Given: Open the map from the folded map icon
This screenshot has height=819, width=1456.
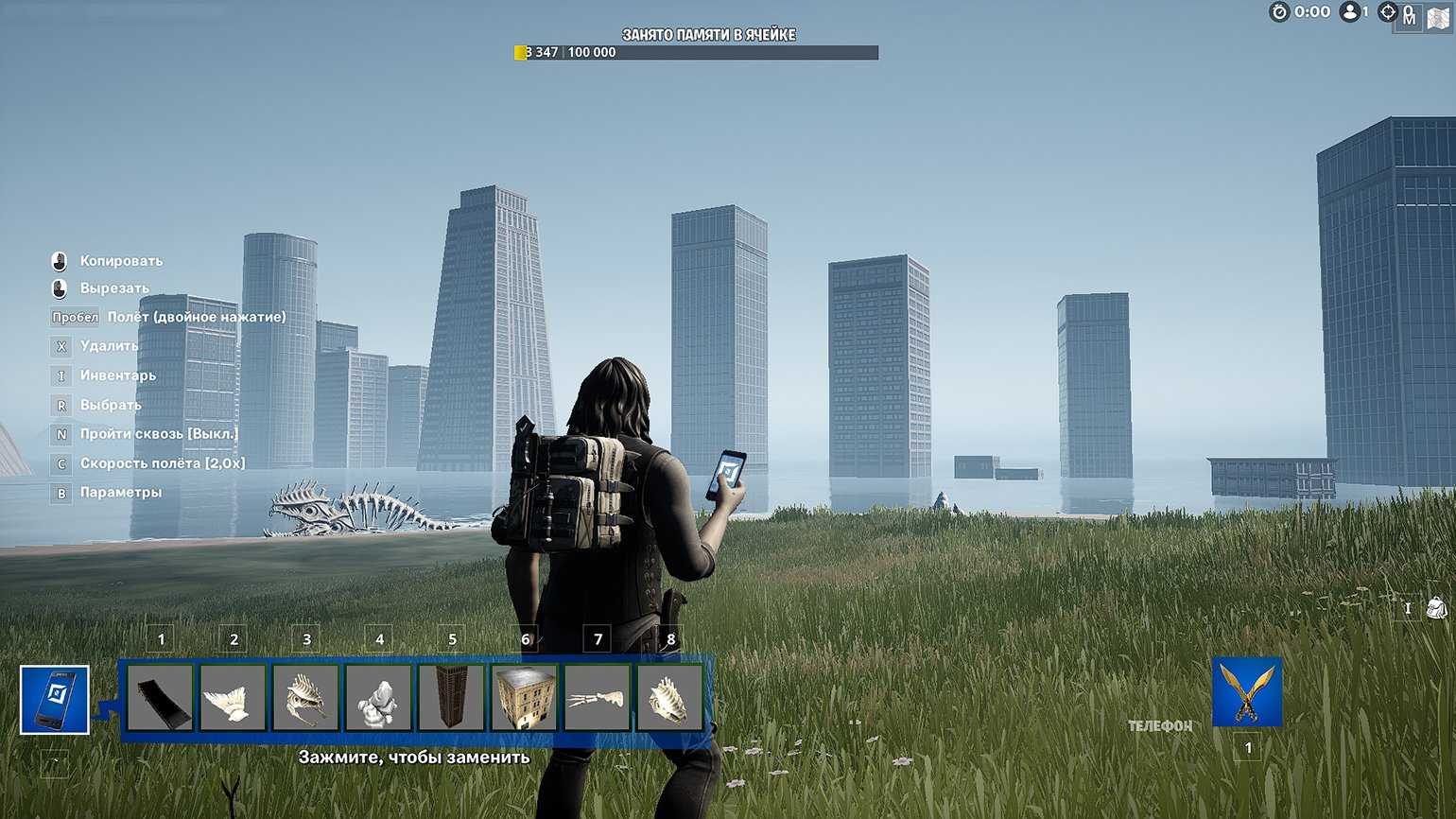Looking at the screenshot, I should [x=1437, y=17].
